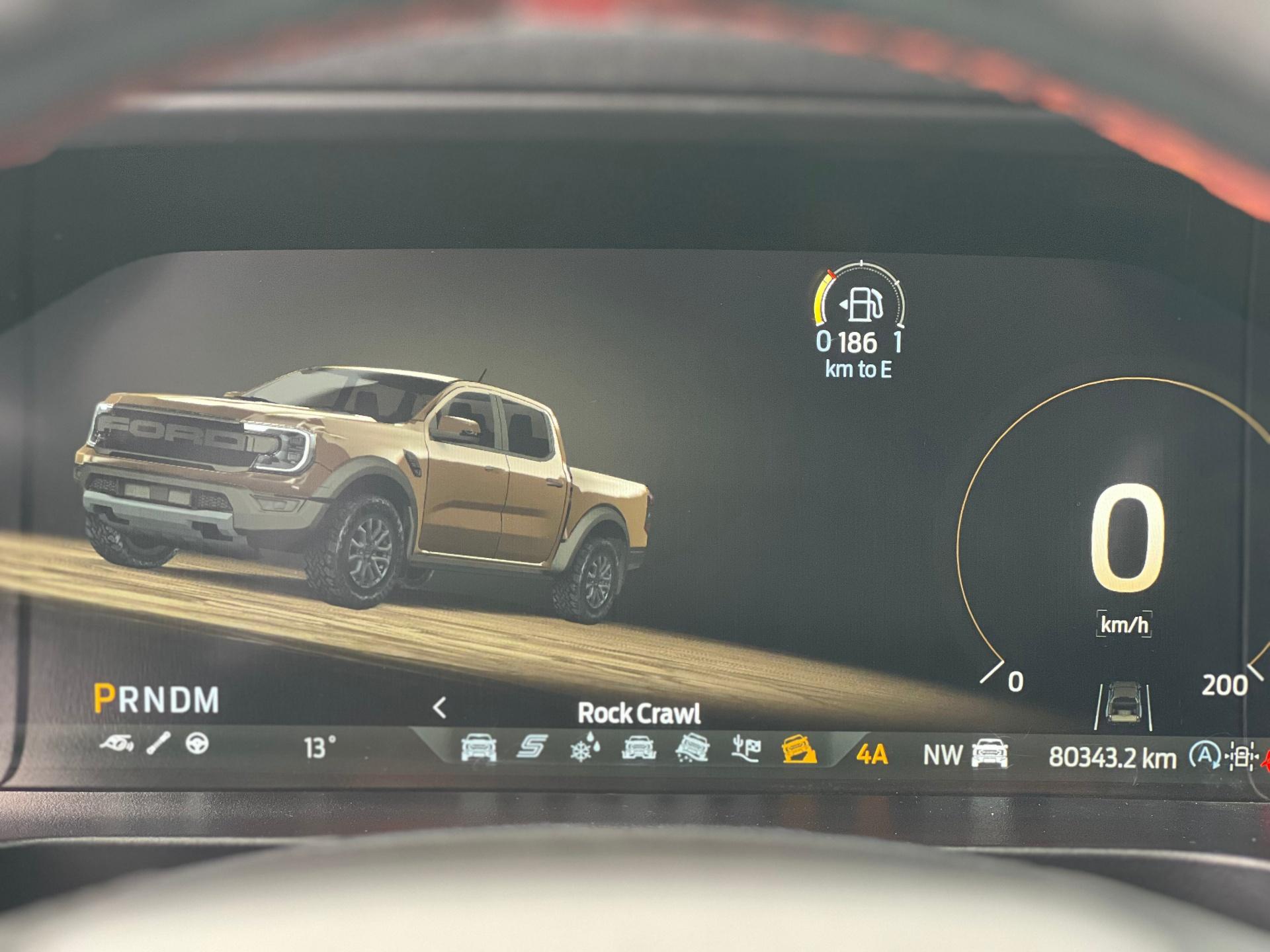Open the suspension damper setting icon
This screenshot has width=1270, height=952.
pos(159,743)
